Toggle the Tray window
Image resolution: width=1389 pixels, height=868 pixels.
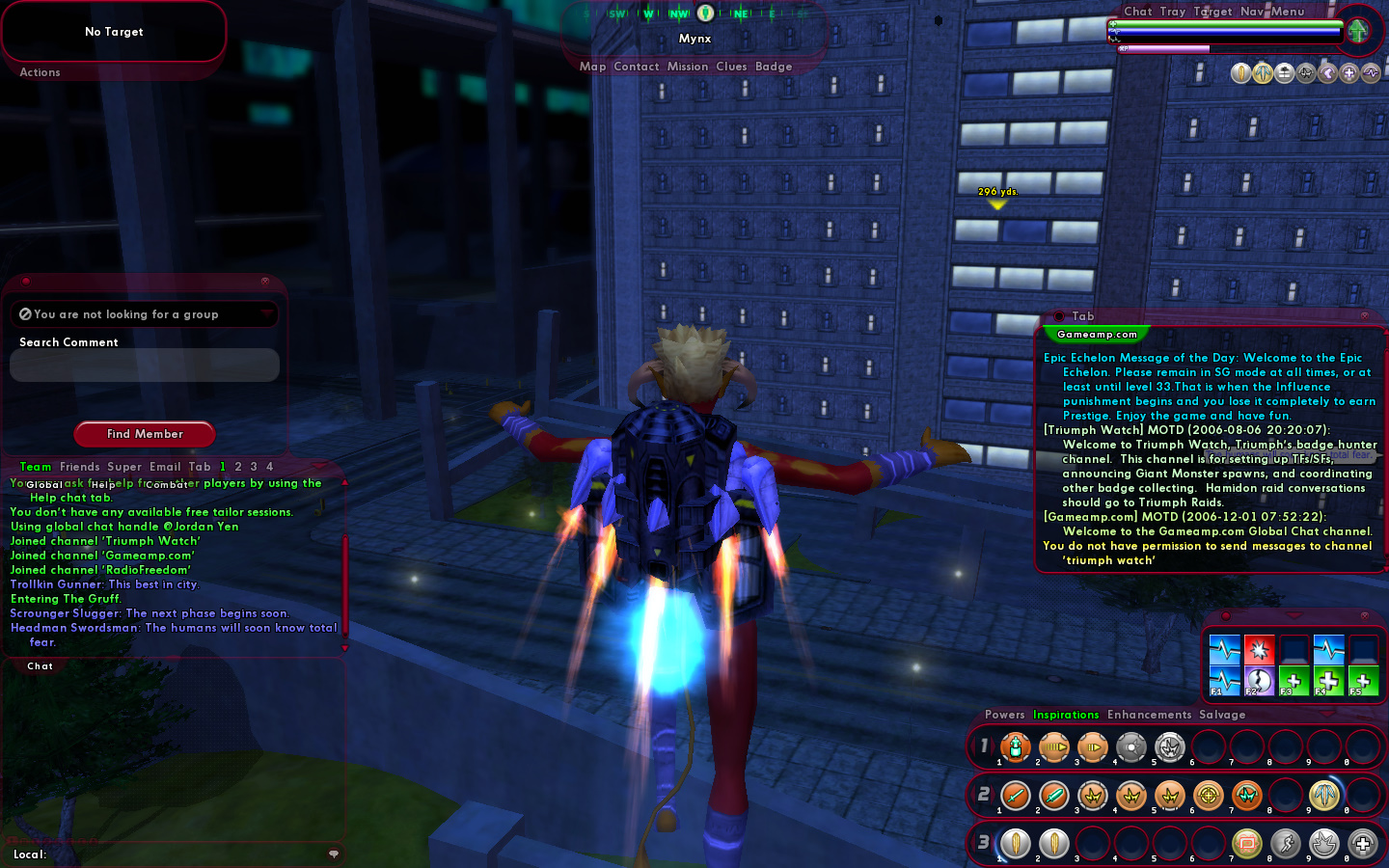(1173, 12)
